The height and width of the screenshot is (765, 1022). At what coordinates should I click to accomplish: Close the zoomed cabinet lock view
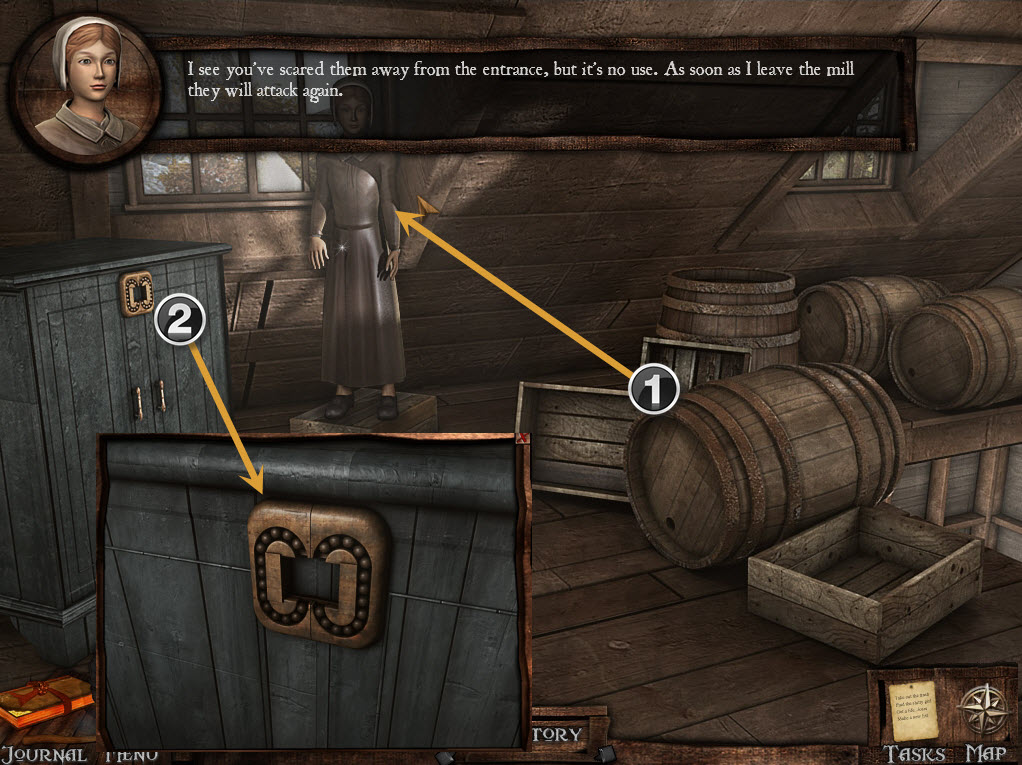click(521, 439)
